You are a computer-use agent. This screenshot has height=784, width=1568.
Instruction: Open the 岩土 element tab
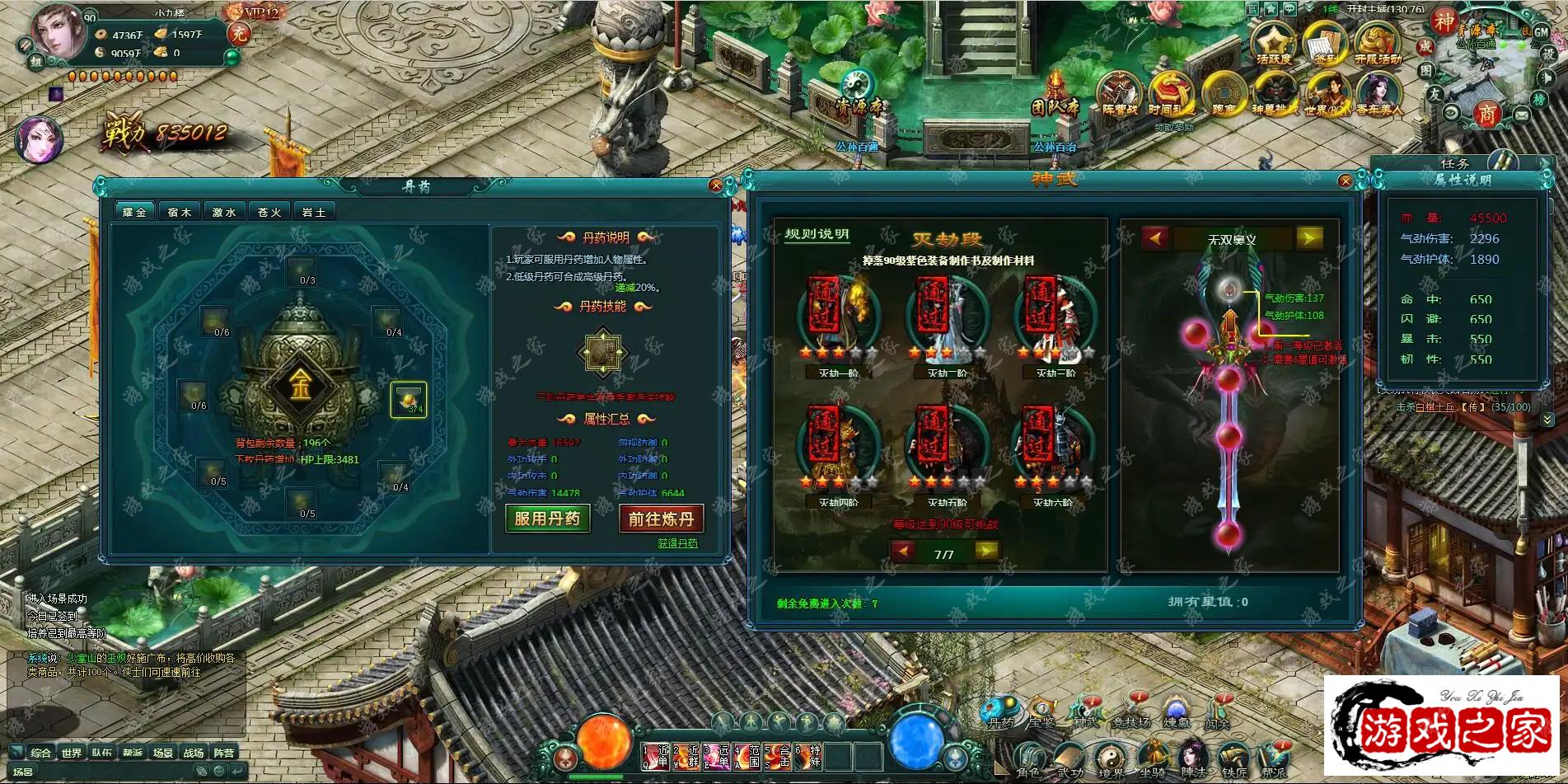(313, 212)
